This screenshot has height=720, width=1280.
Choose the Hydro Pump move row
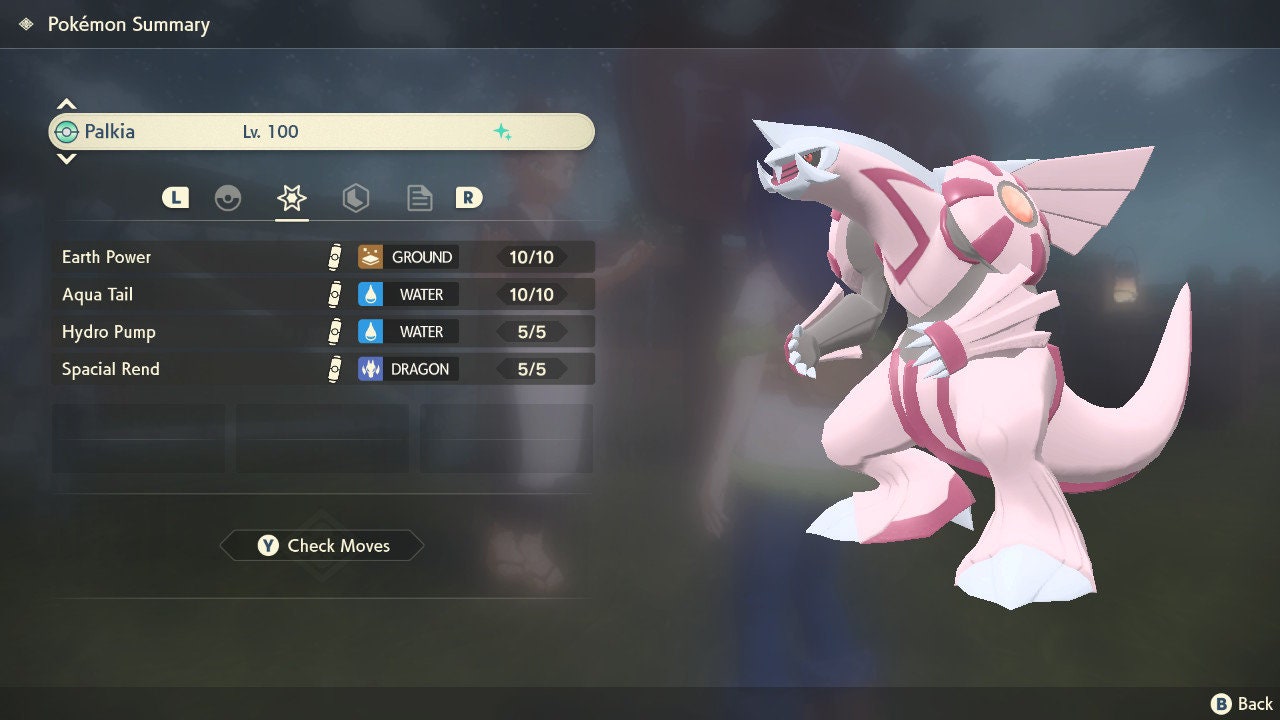(x=322, y=332)
